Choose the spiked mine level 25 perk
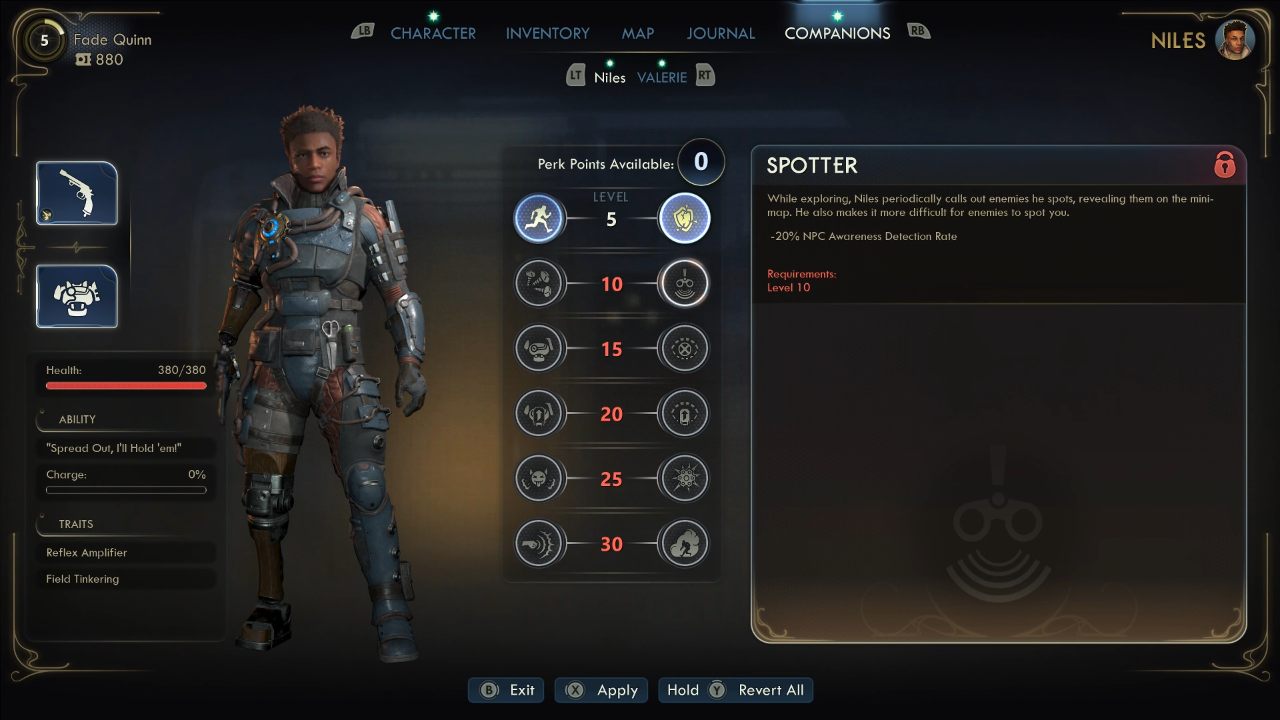This screenshot has height=720, width=1280. pyautogui.click(x=684, y=479)
